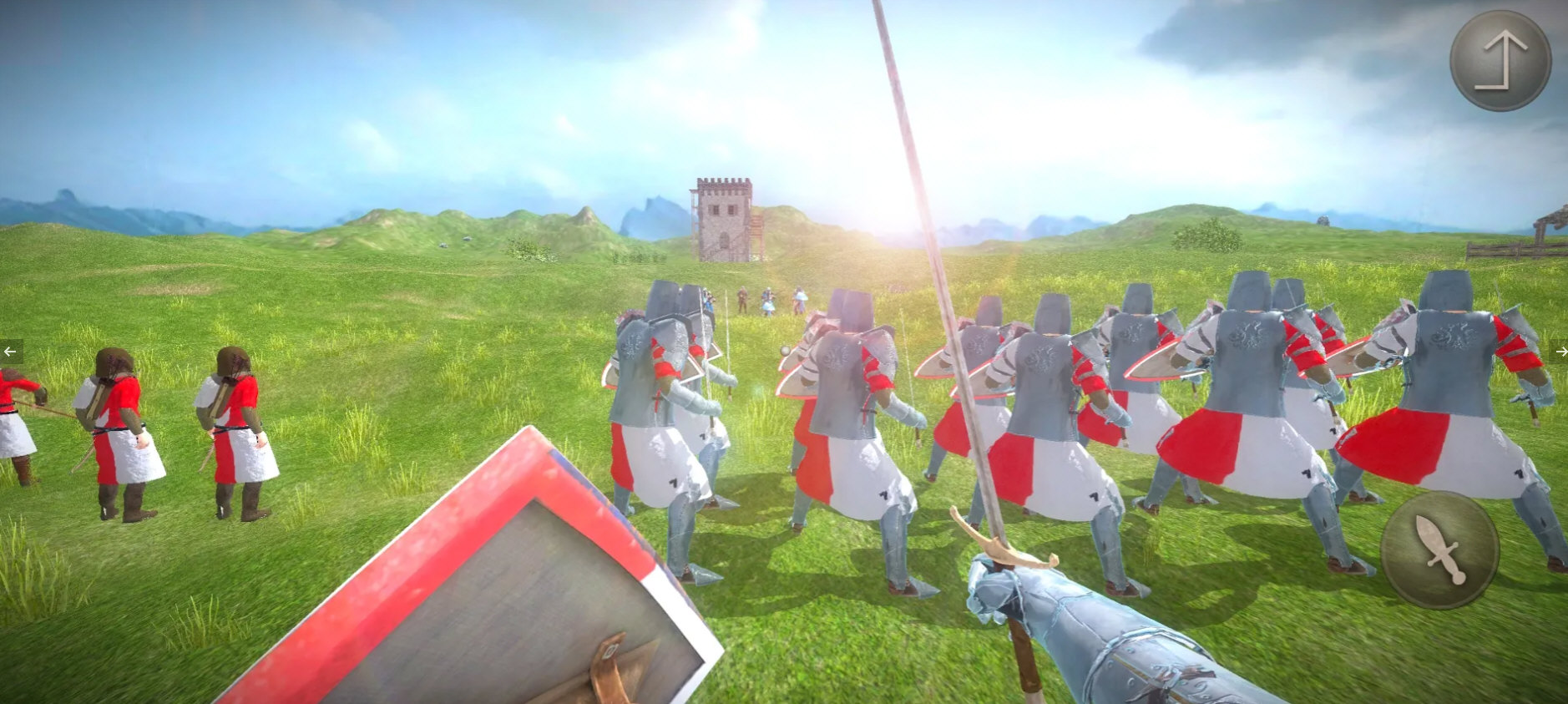The height and width of the screenshot is (704, 1568).
Task: Tap the stone castle tower
Action: click(x=726, y=217)
